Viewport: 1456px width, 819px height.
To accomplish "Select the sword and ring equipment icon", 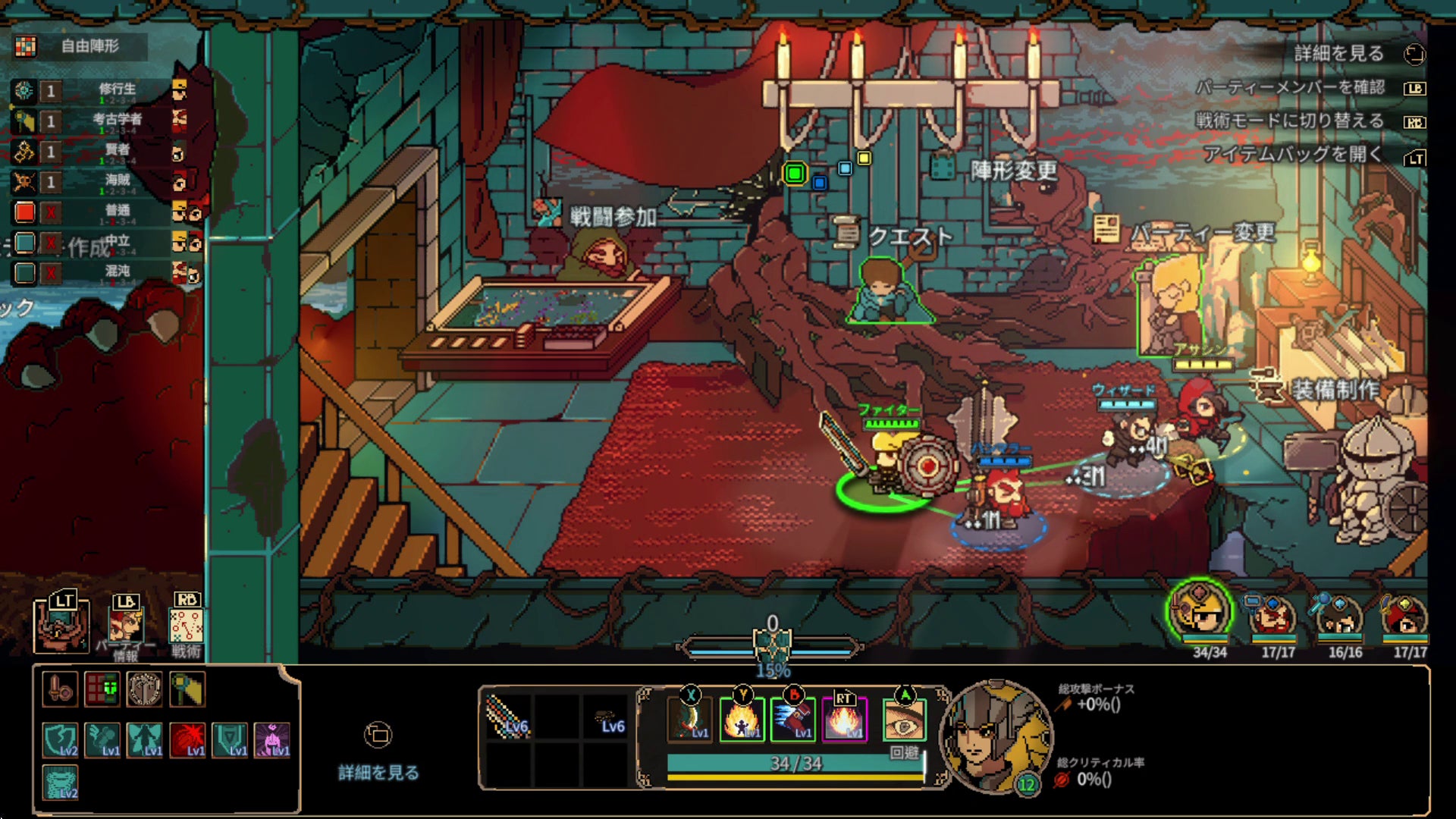I will 60,689.
